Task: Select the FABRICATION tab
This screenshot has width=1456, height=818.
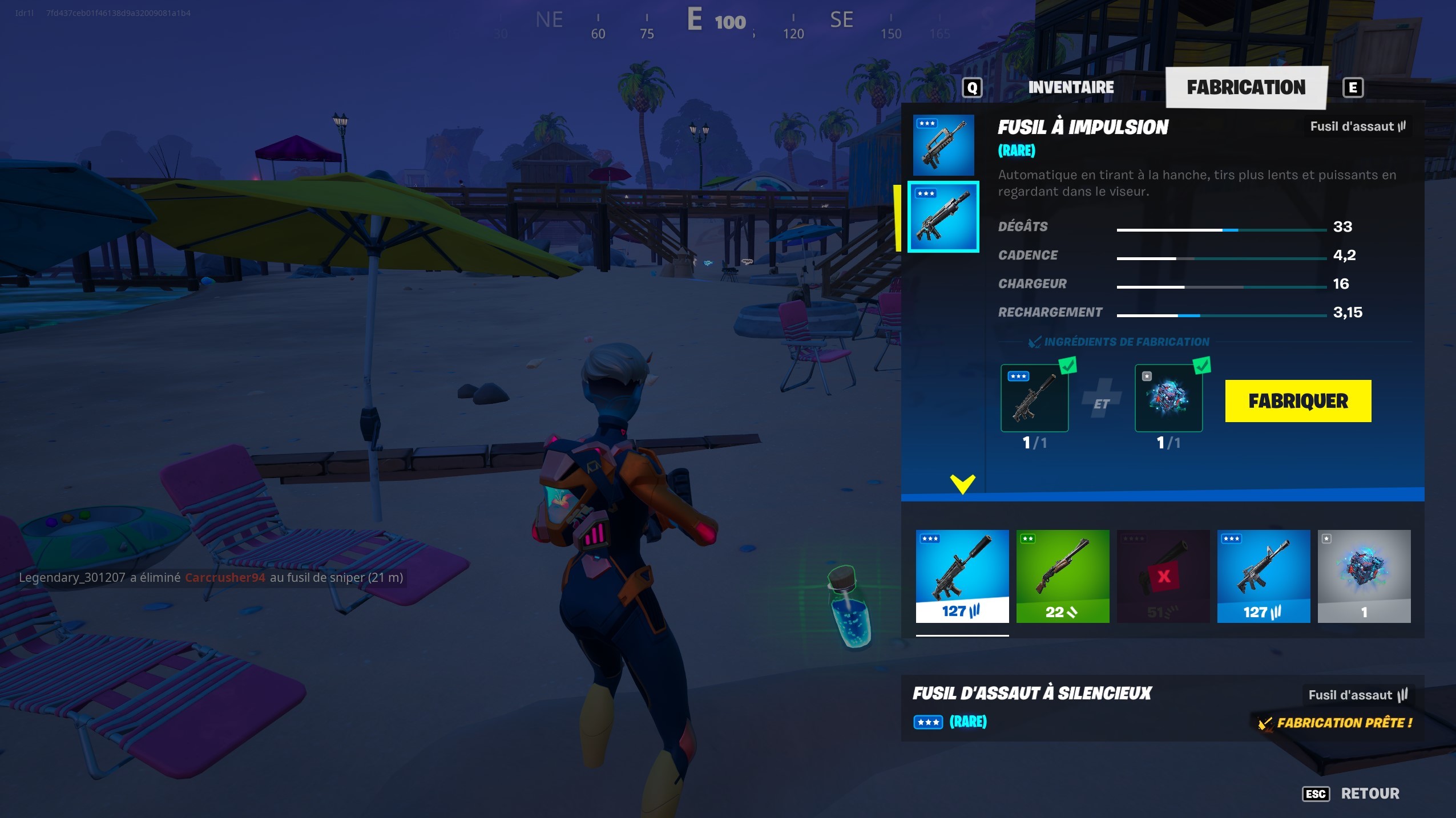Action: 1246,87
